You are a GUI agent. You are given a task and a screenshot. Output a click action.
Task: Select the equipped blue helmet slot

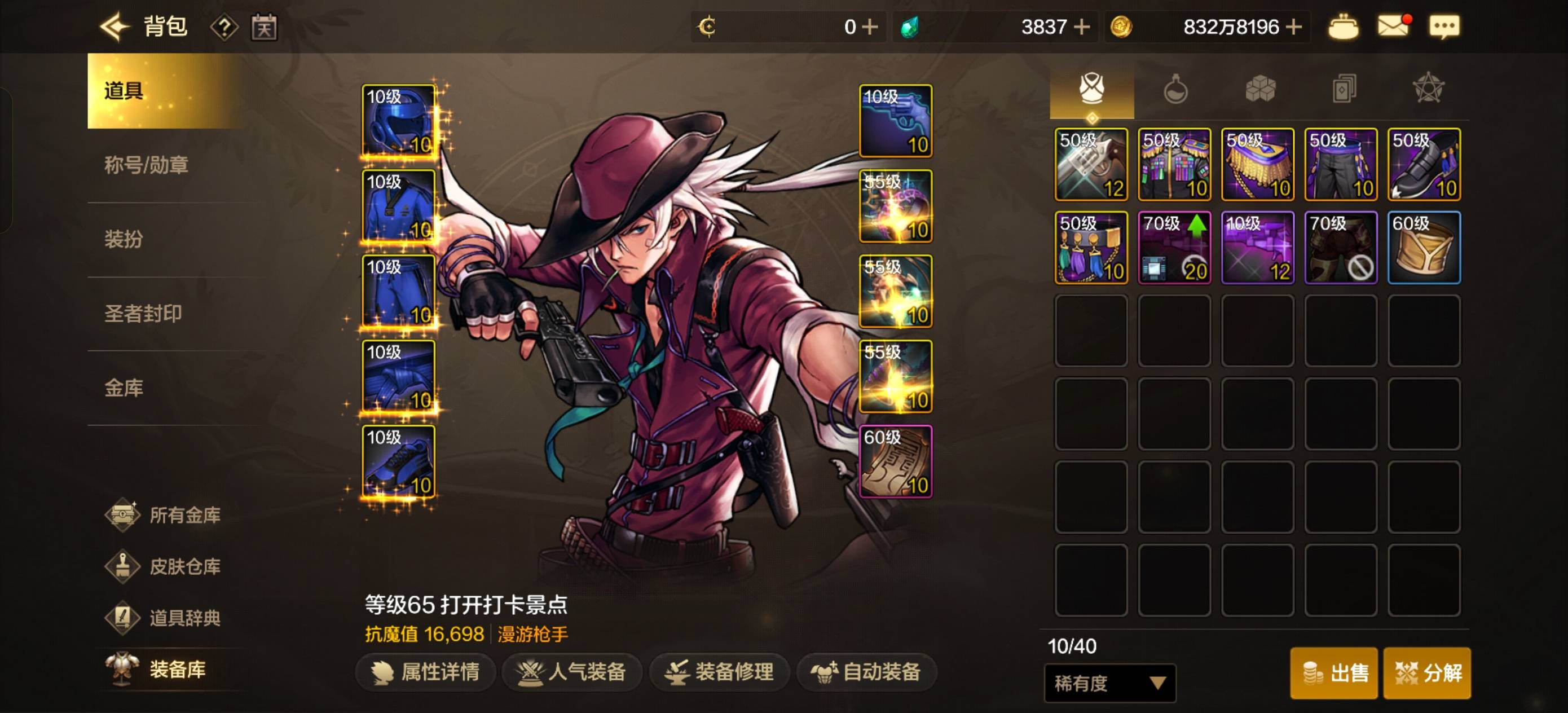(399, 121)
